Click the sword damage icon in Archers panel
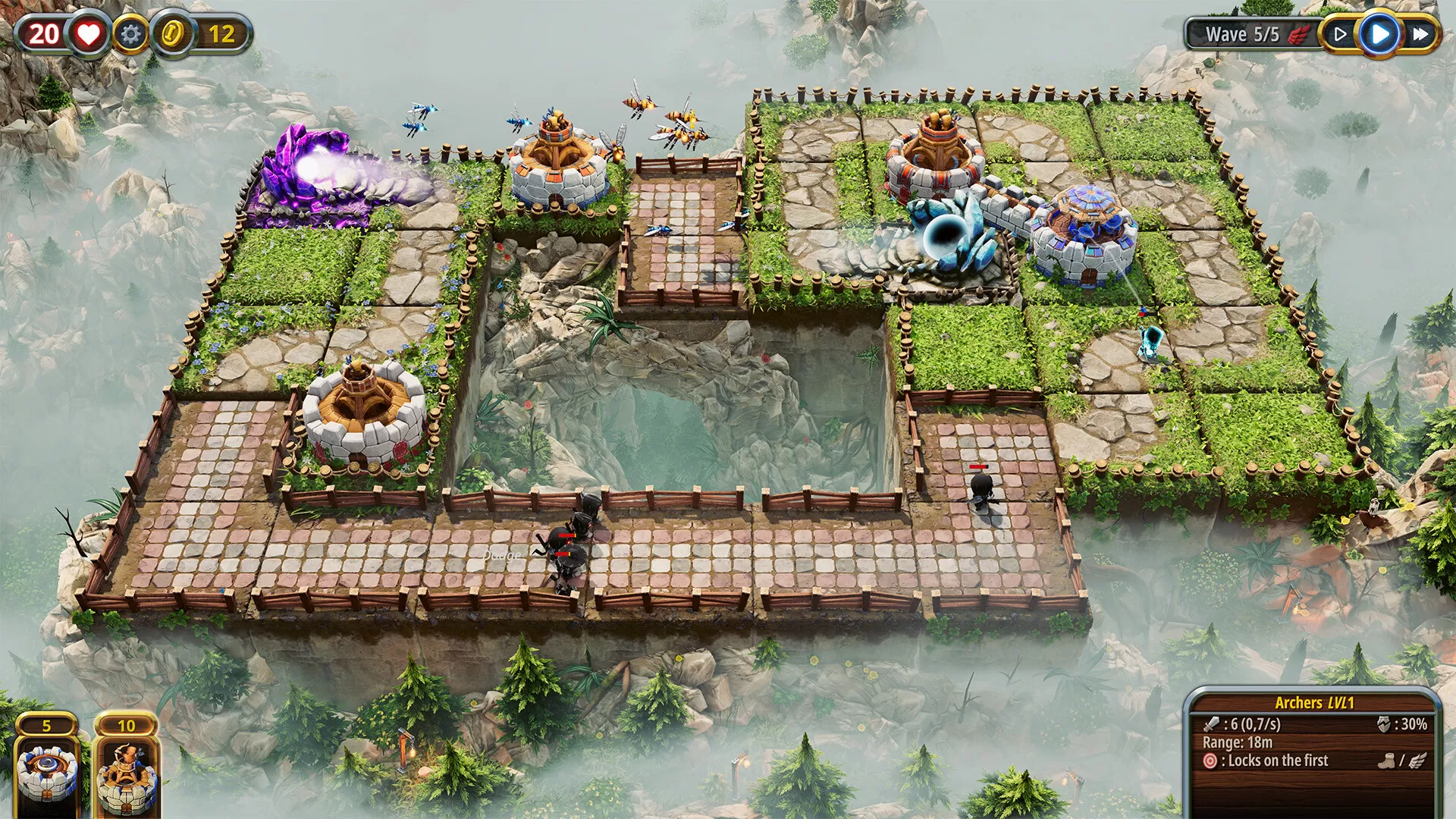The width and height of the screenshot is (1456, 819). tap(1210, 724)
